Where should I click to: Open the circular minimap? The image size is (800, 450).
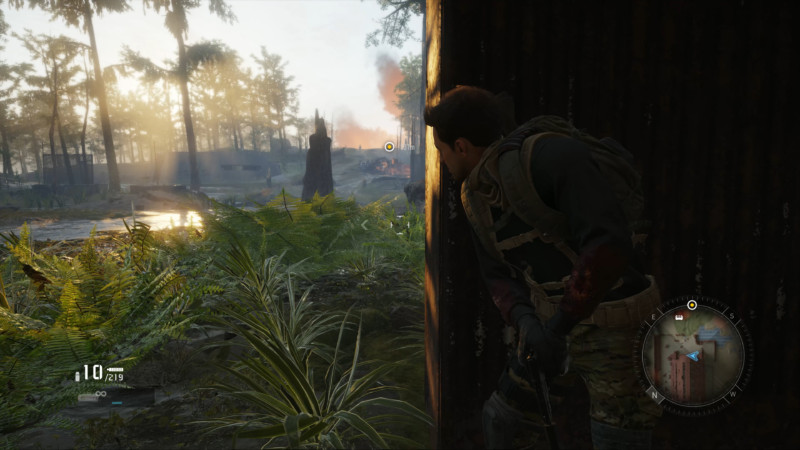click(x=692, y=355)
